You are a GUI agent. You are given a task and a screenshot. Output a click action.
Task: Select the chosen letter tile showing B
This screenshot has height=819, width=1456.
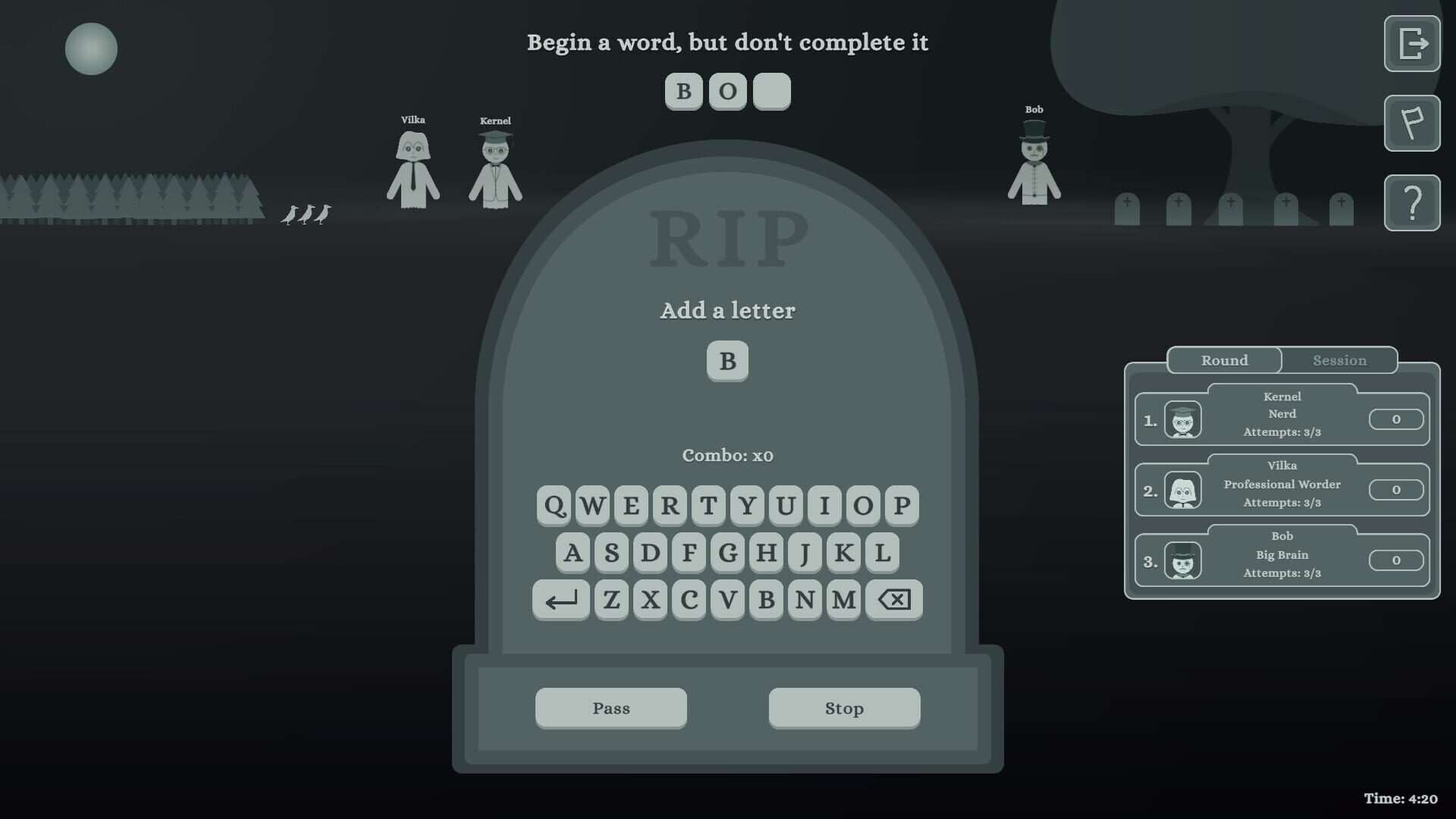728,362
